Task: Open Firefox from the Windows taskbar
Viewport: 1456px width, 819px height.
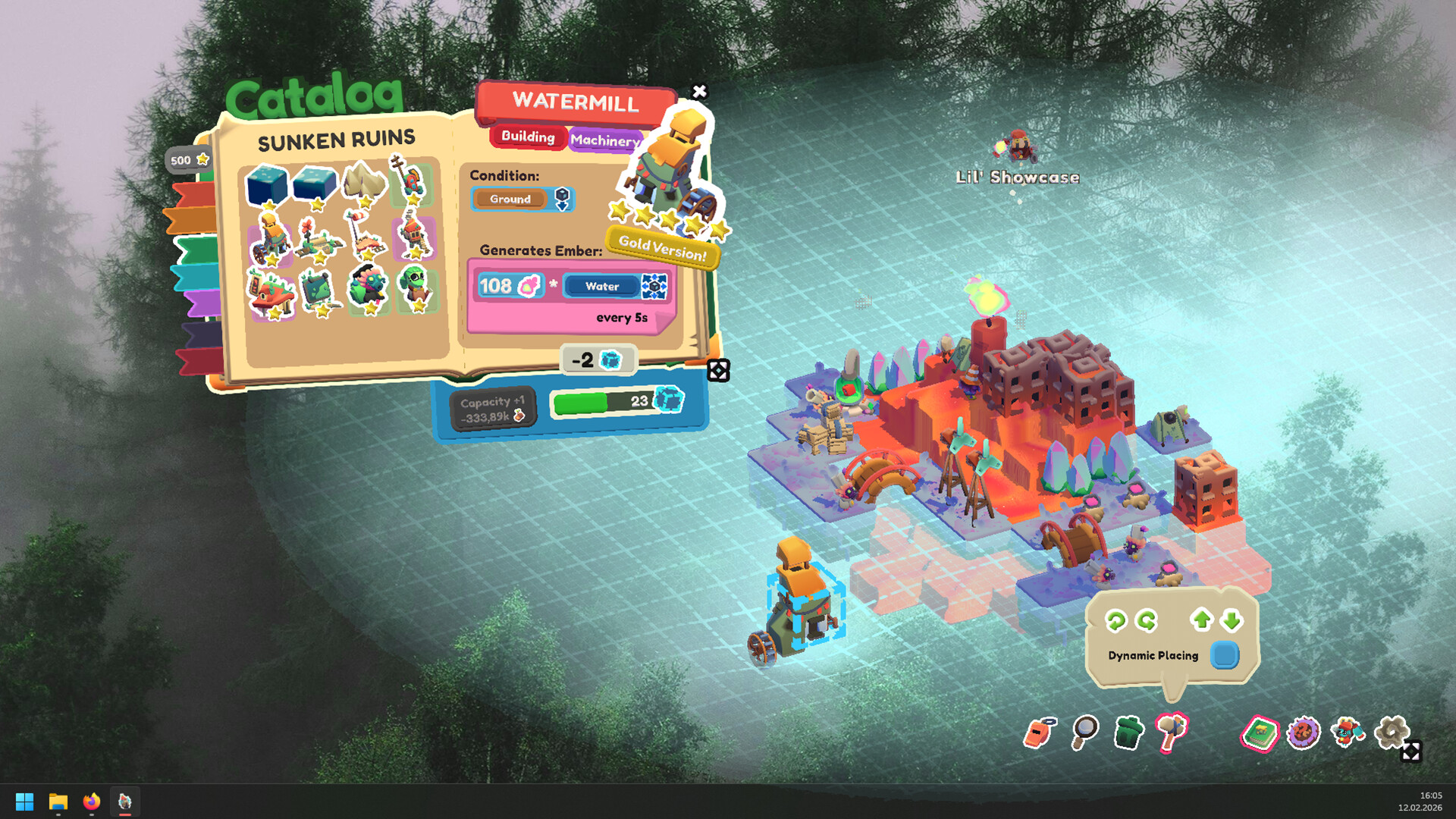Action: [92, 802]
